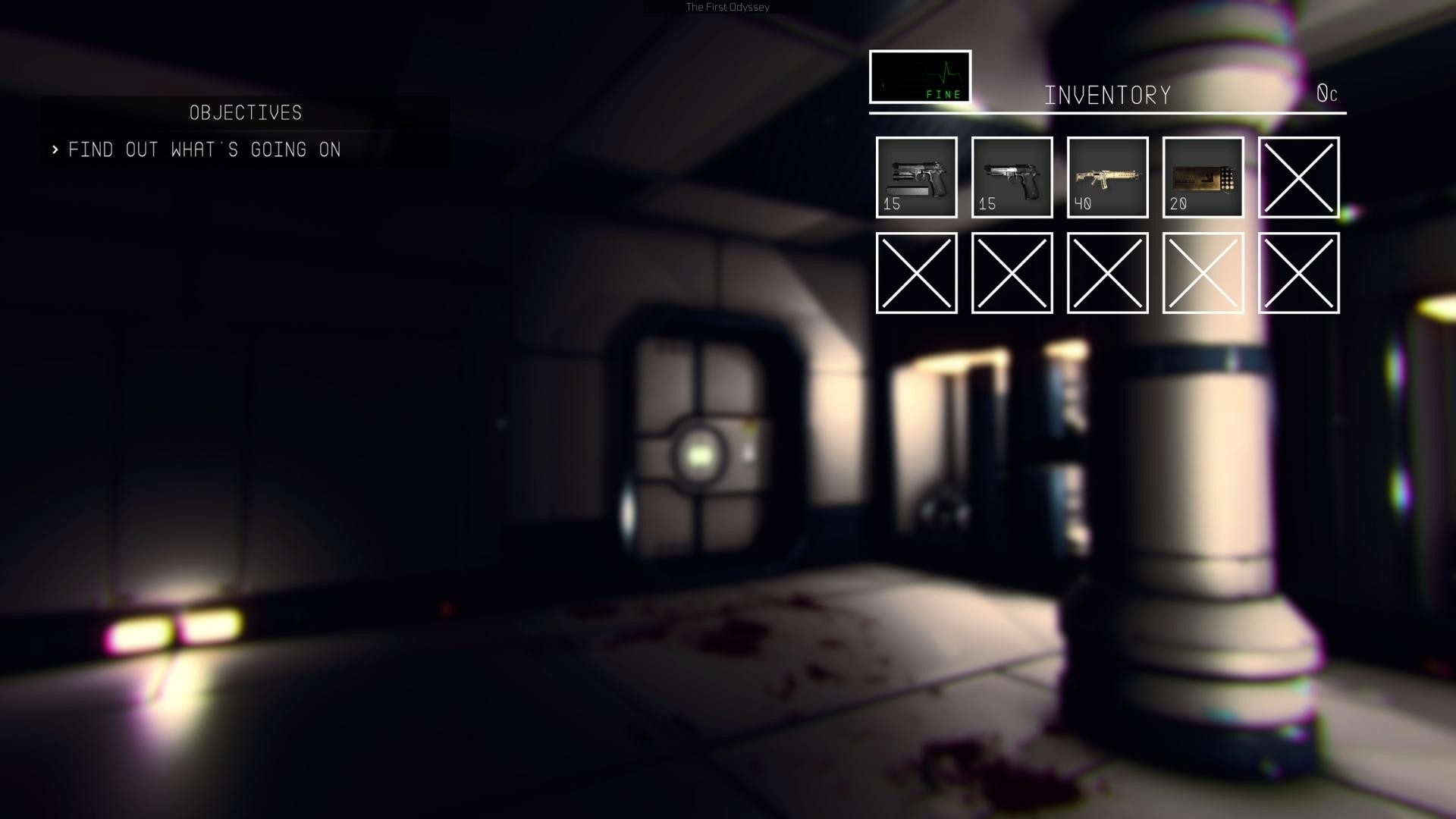Click the game title The First Odyssey

click(726, 7)
